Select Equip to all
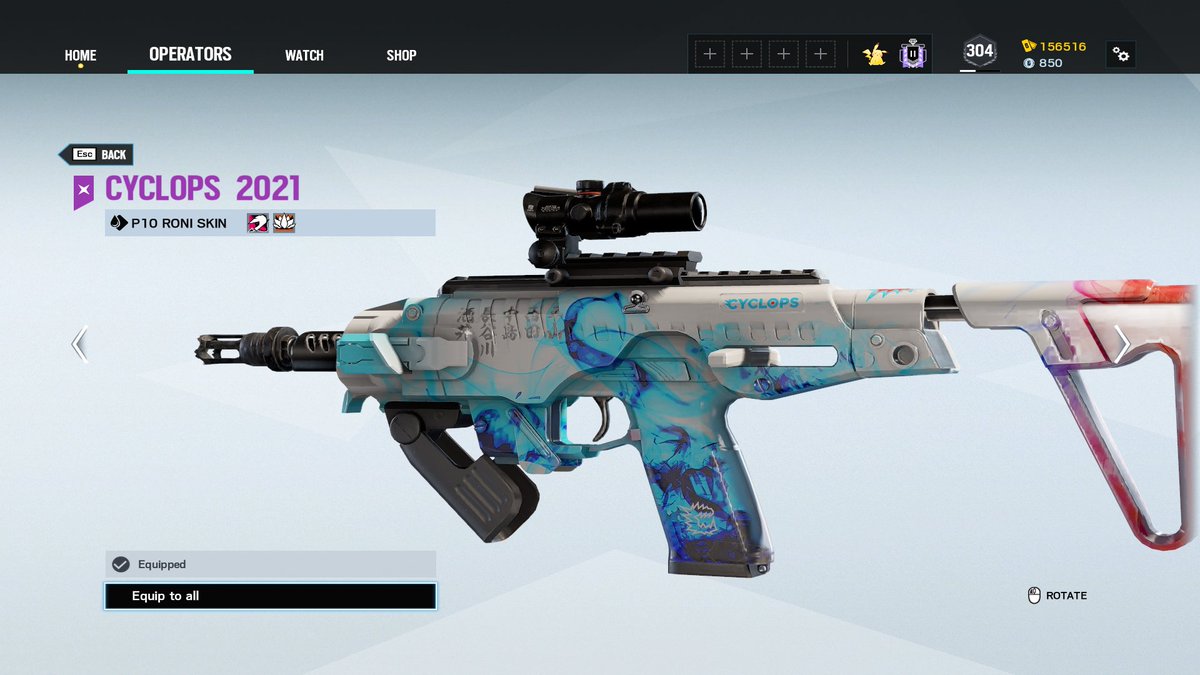 [x=270, y=596]
